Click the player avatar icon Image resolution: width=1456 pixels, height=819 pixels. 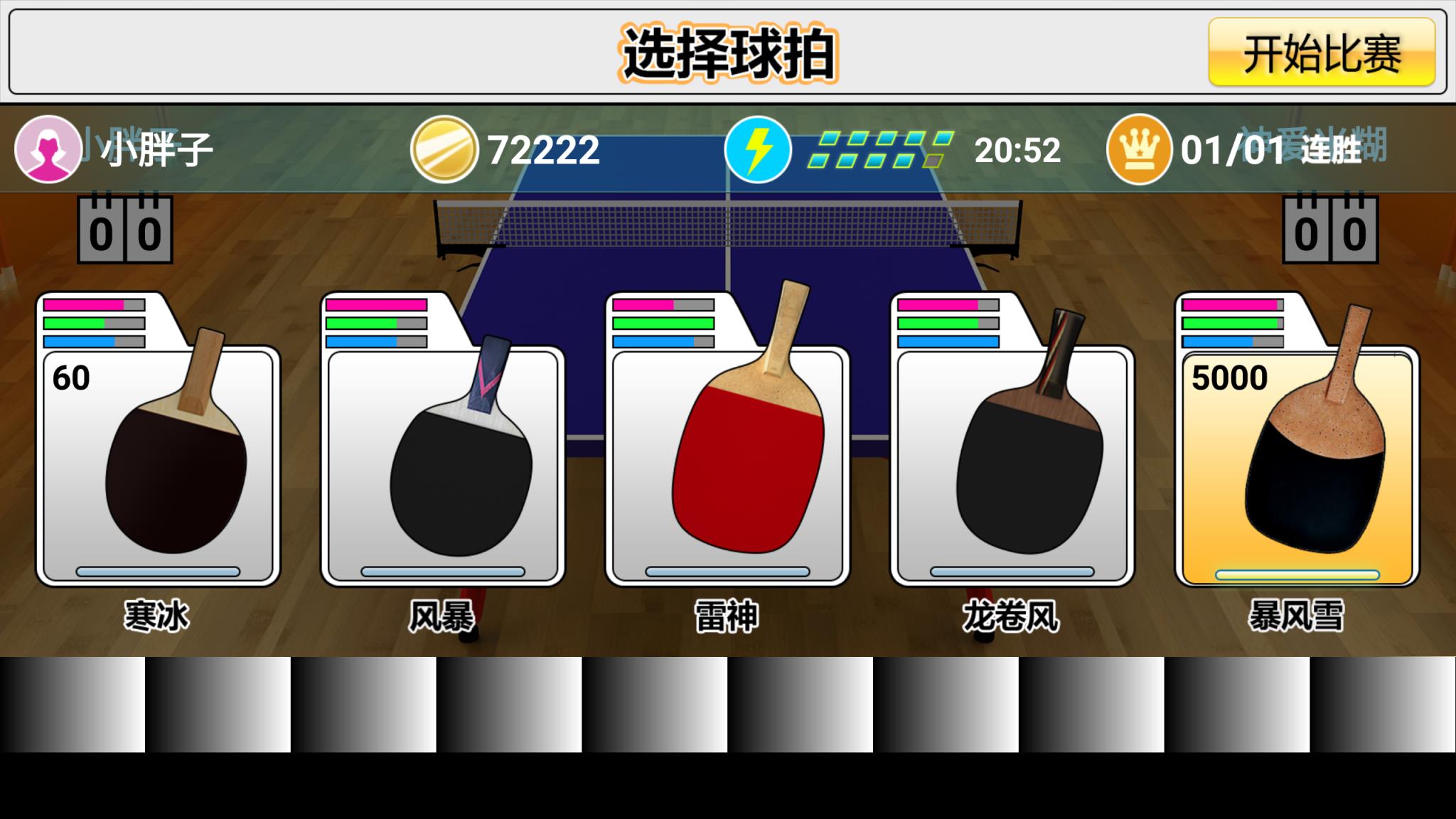tap(47, 149)
